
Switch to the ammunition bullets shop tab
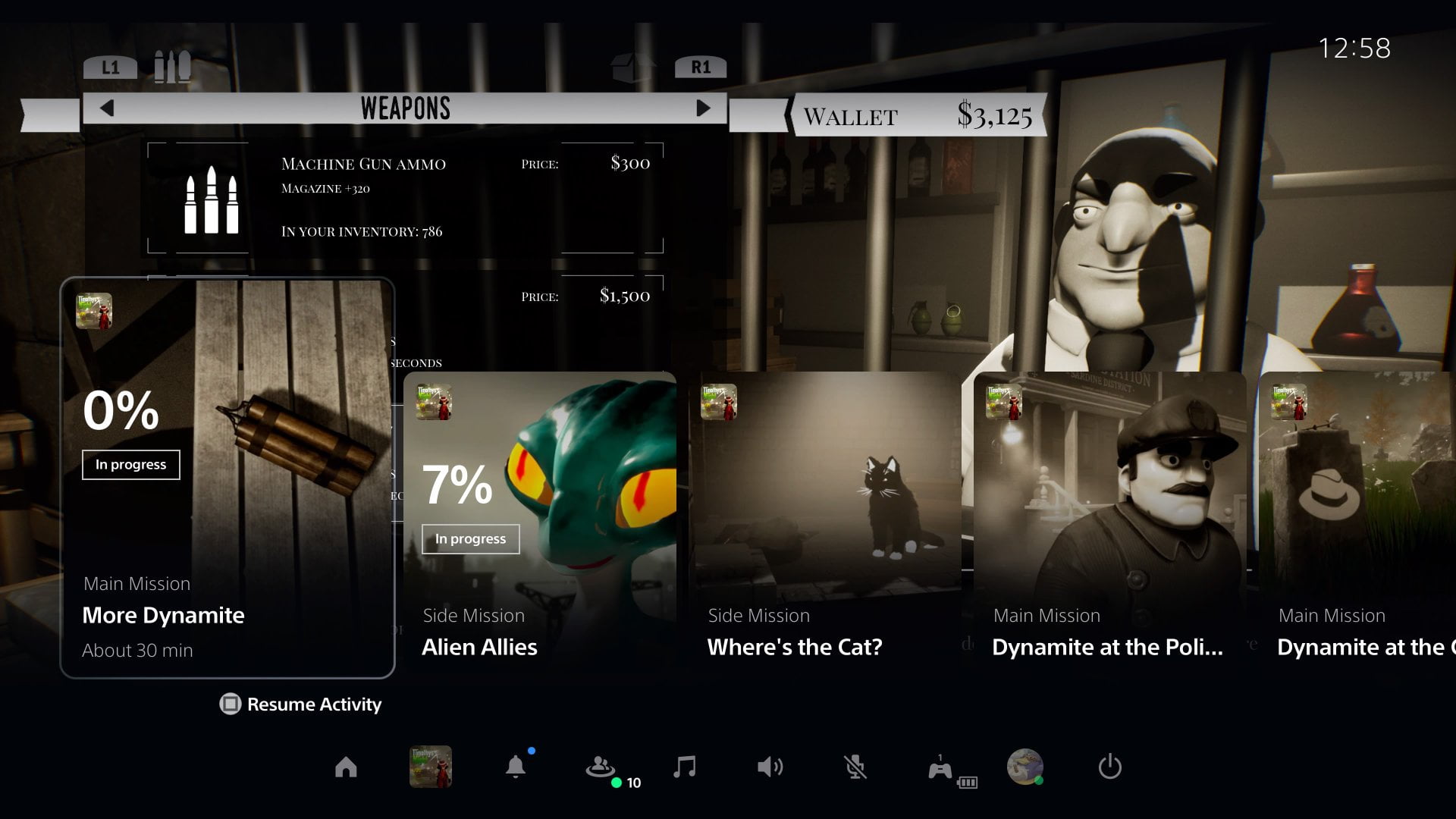pyautogui.click(x=172, y=67)
